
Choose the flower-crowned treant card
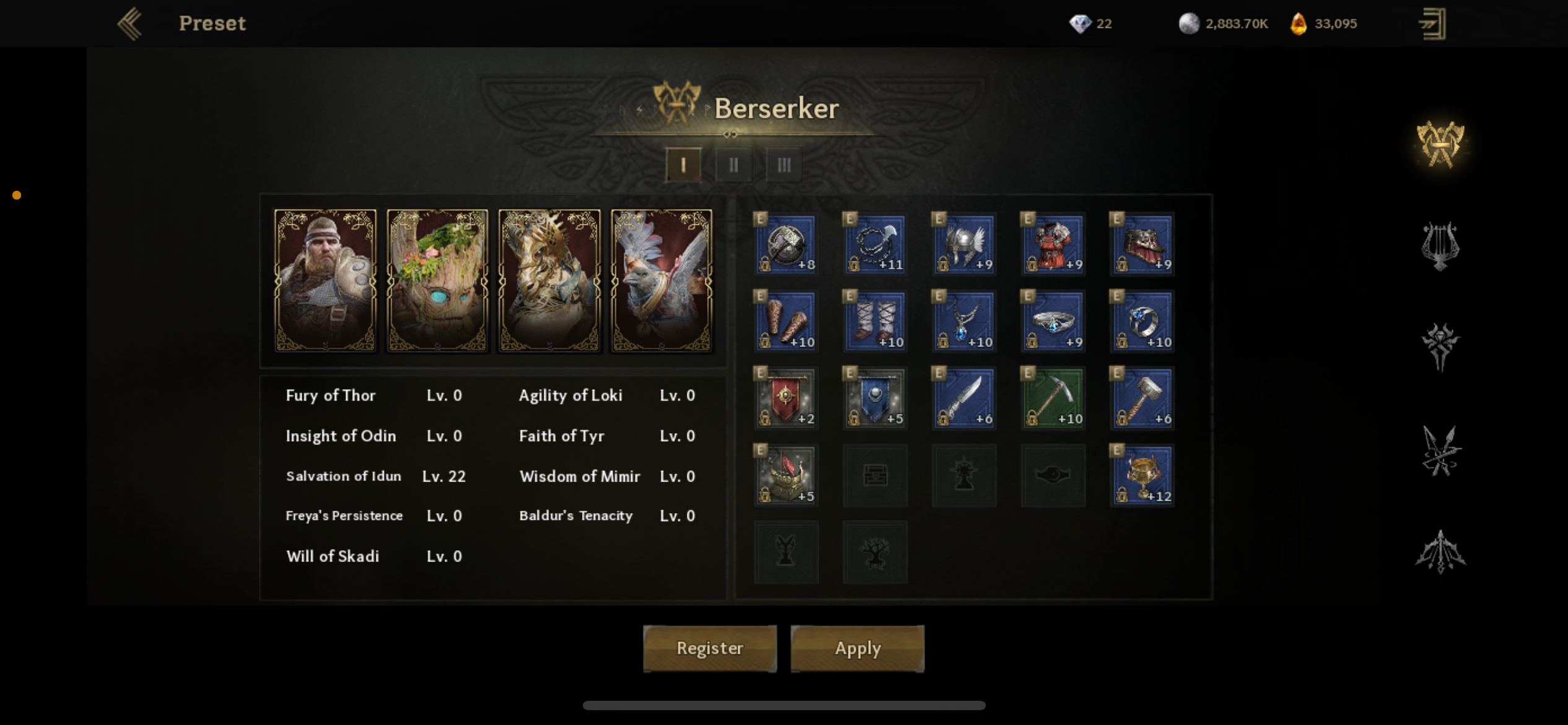pos(438,281)
